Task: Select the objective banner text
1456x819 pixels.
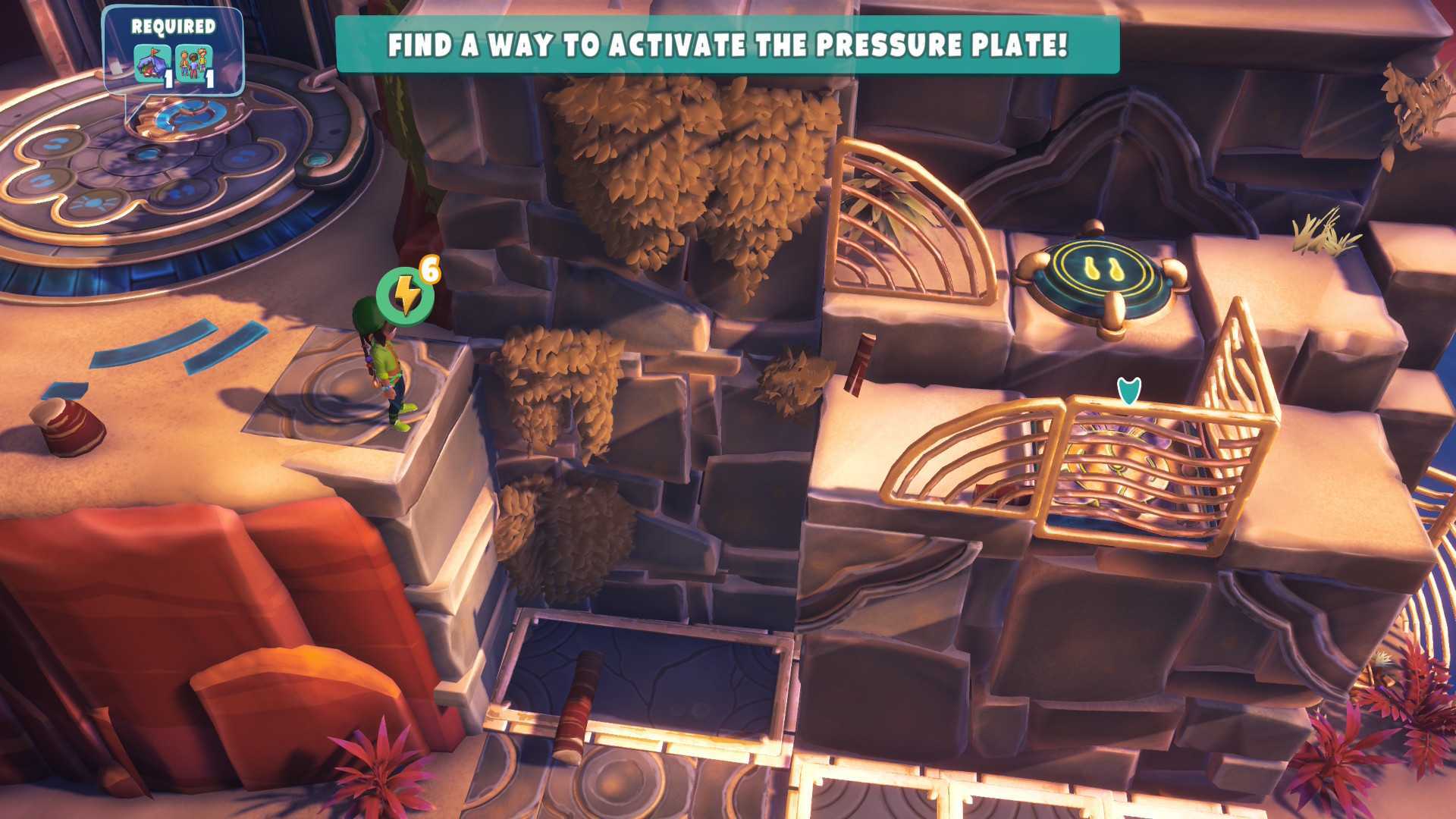Action: tap(728, 45)
